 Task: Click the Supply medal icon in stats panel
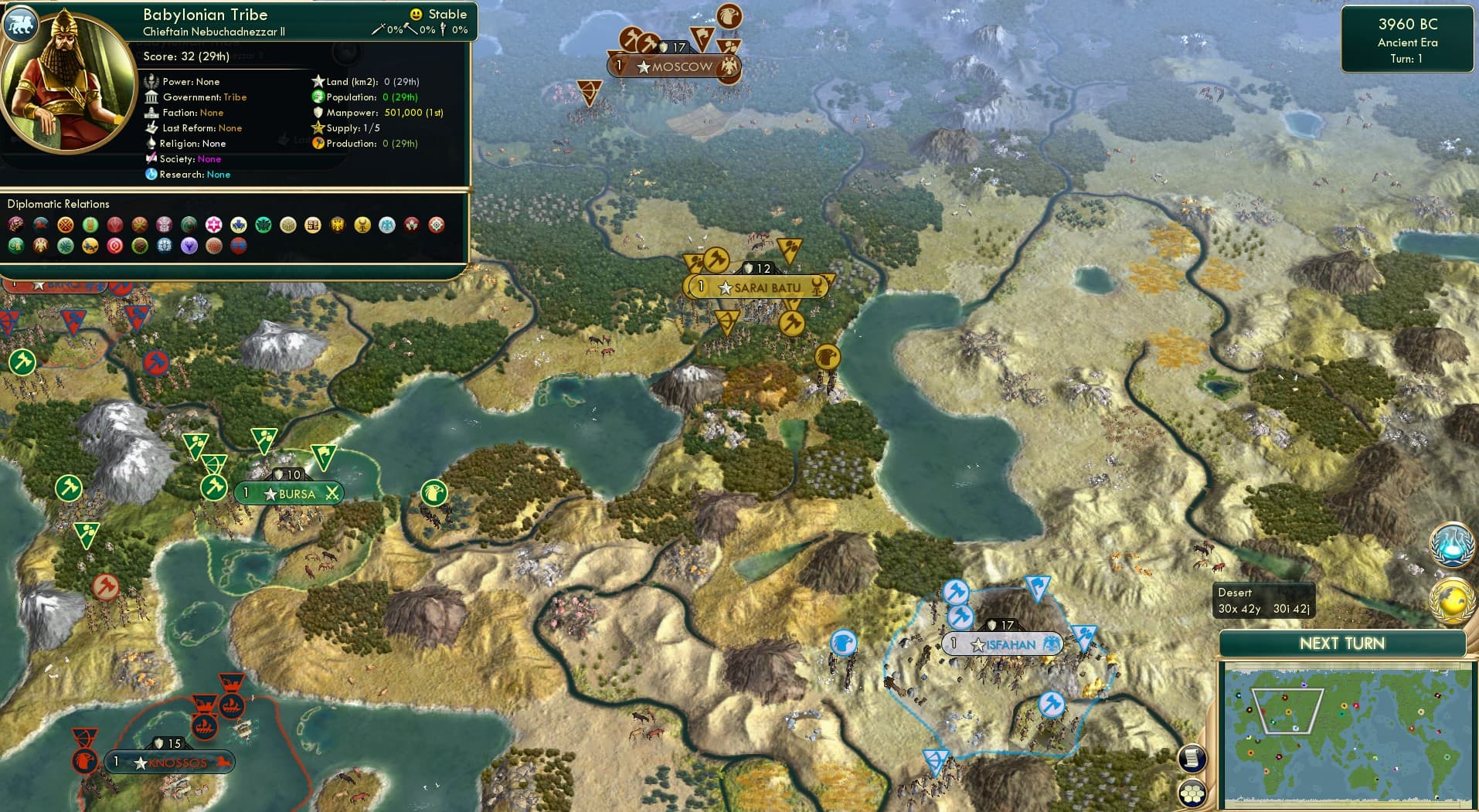point(317,127)
